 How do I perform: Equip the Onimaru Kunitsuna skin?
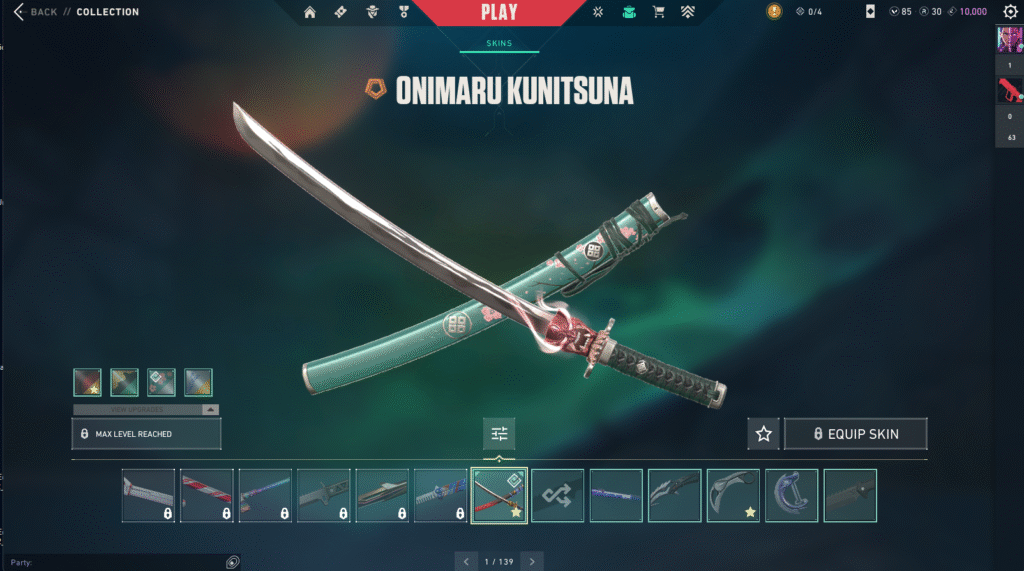click(x=855, y=434)
